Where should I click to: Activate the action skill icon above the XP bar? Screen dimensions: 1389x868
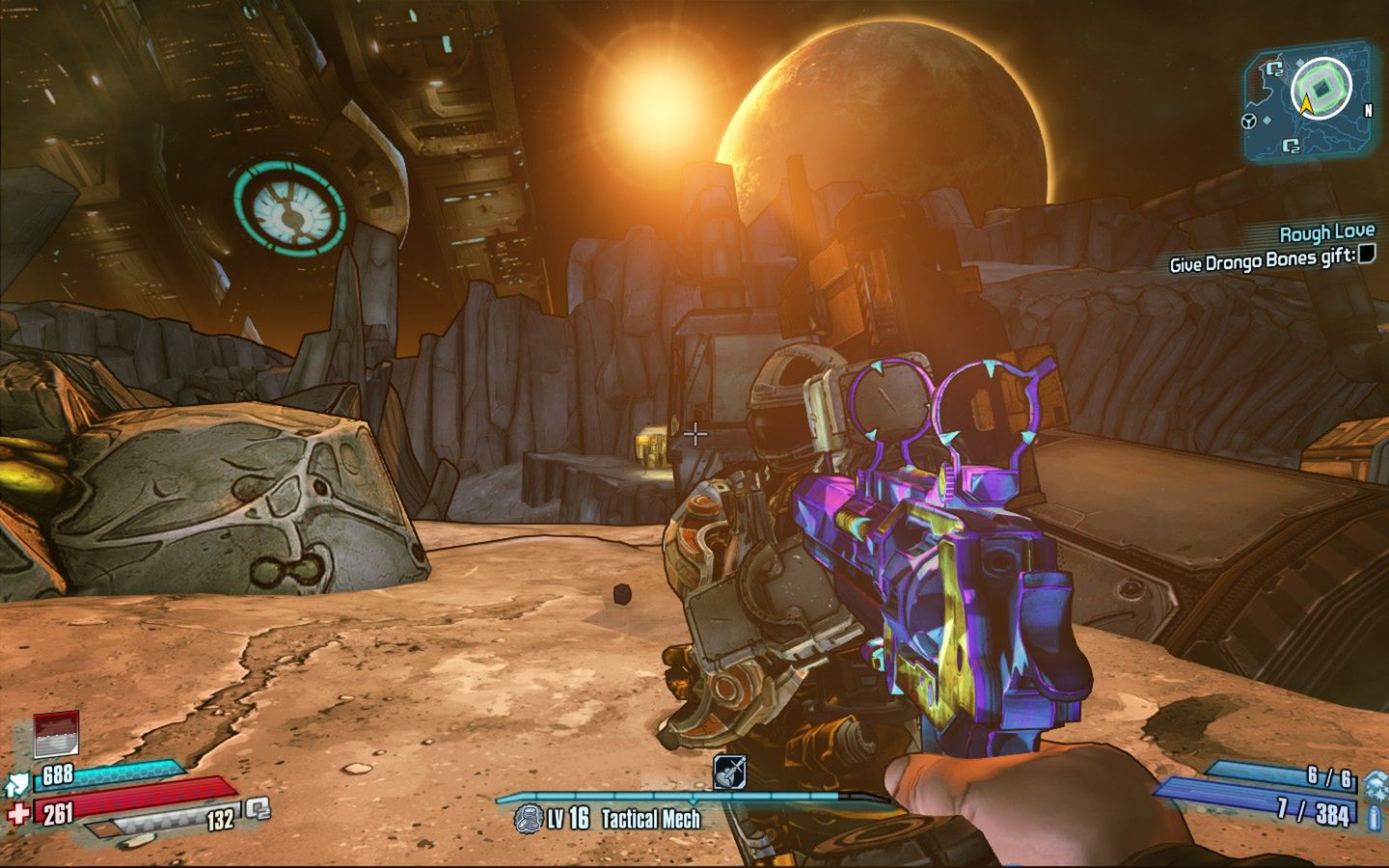(x=729, y=772)
